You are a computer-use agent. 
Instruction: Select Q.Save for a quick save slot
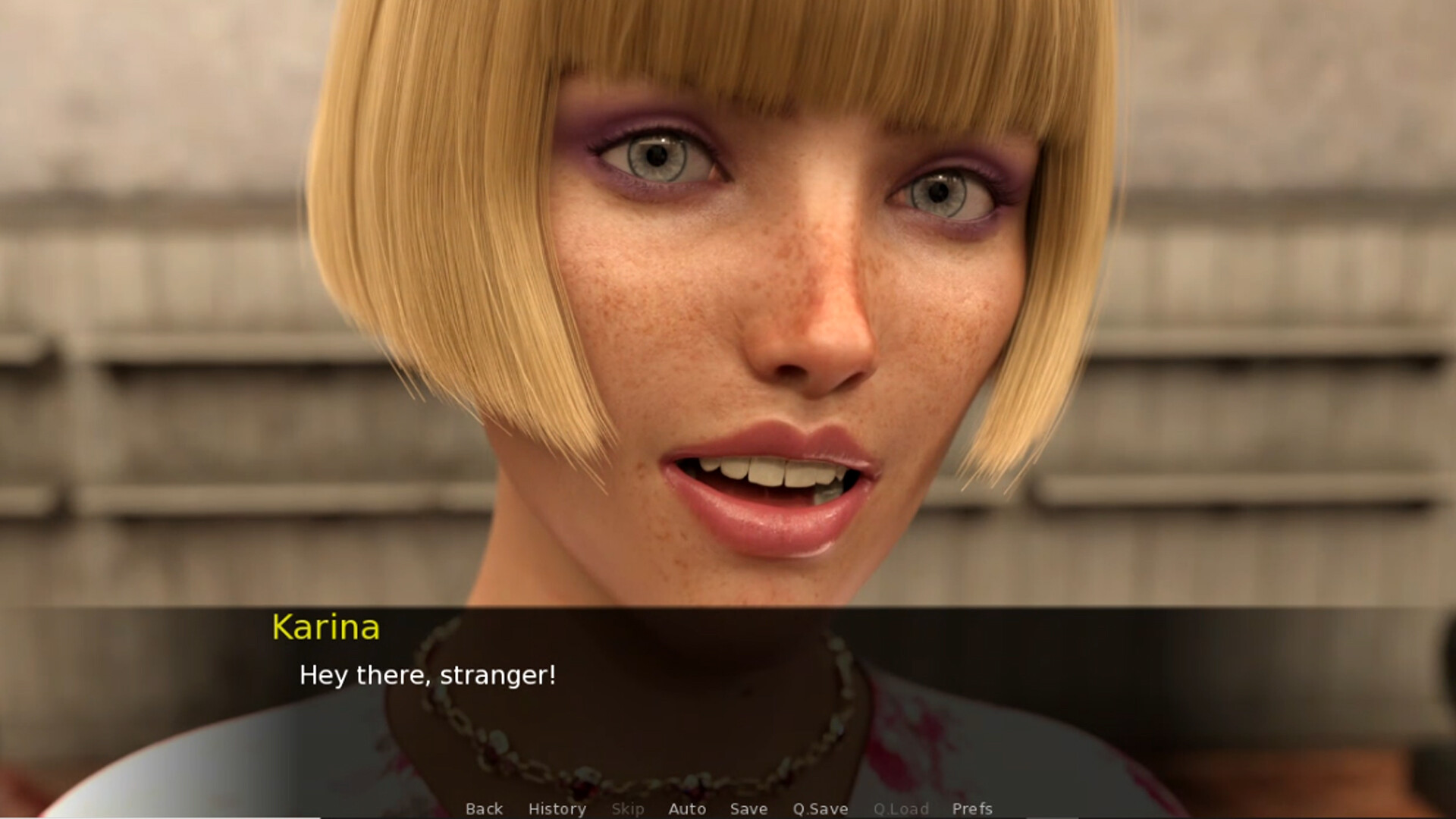[x=820, y=809]
